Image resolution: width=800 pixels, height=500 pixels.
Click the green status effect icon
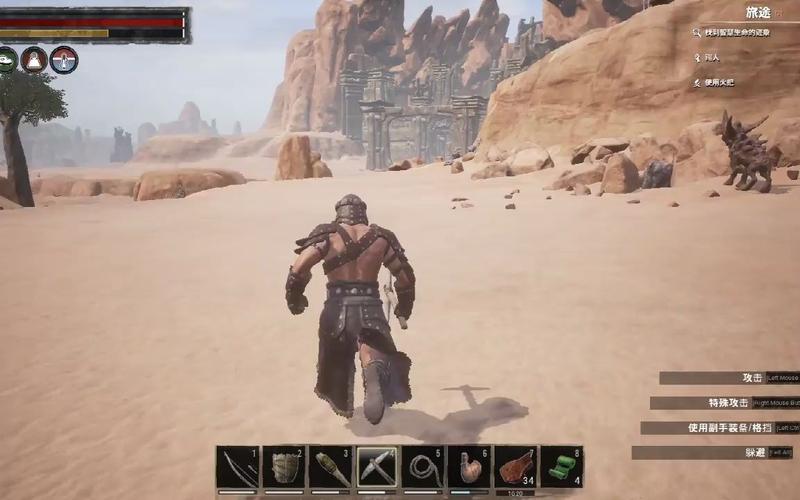click(x=7, y=60)
